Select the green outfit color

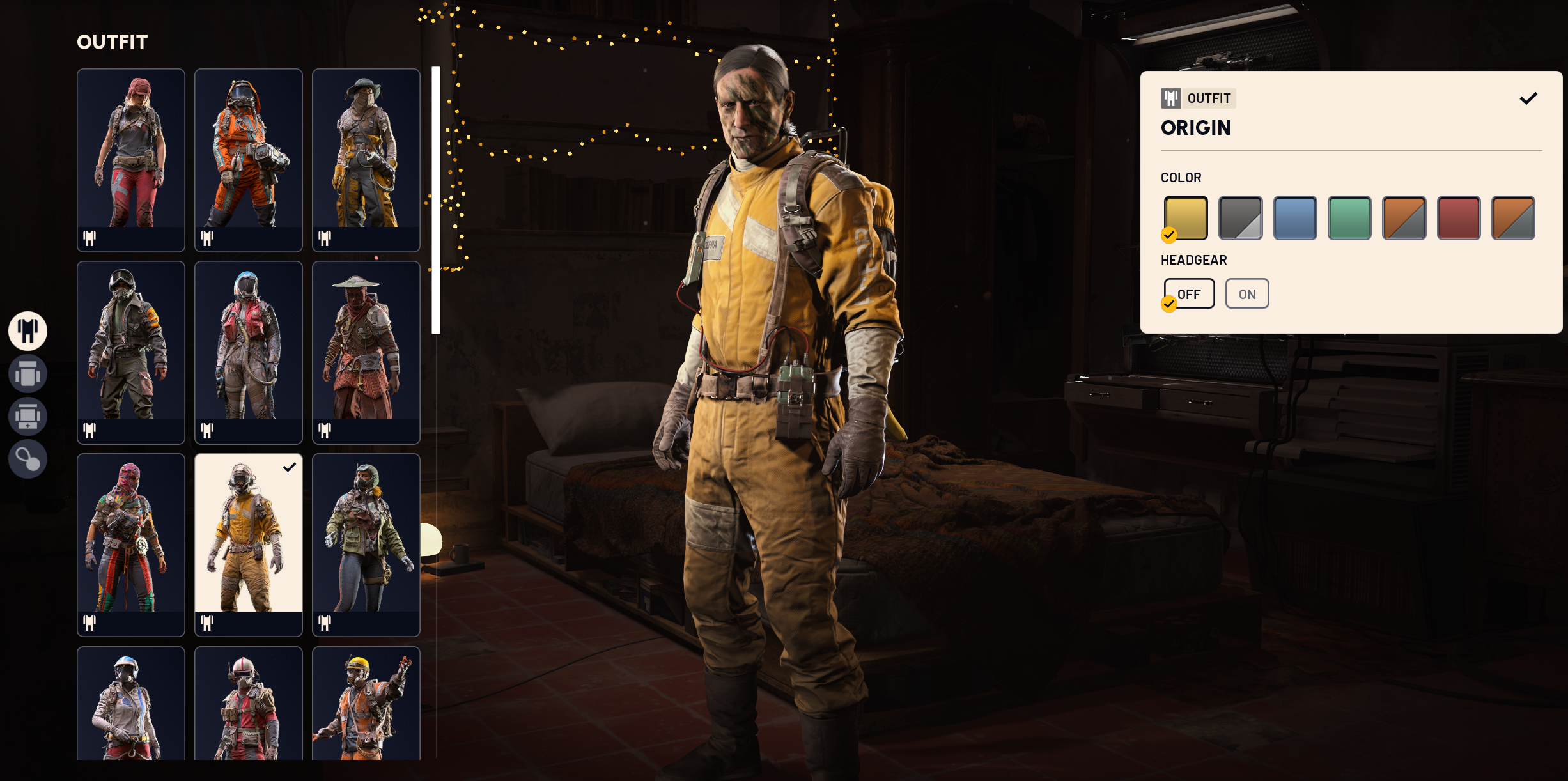tap(1349, 218)
